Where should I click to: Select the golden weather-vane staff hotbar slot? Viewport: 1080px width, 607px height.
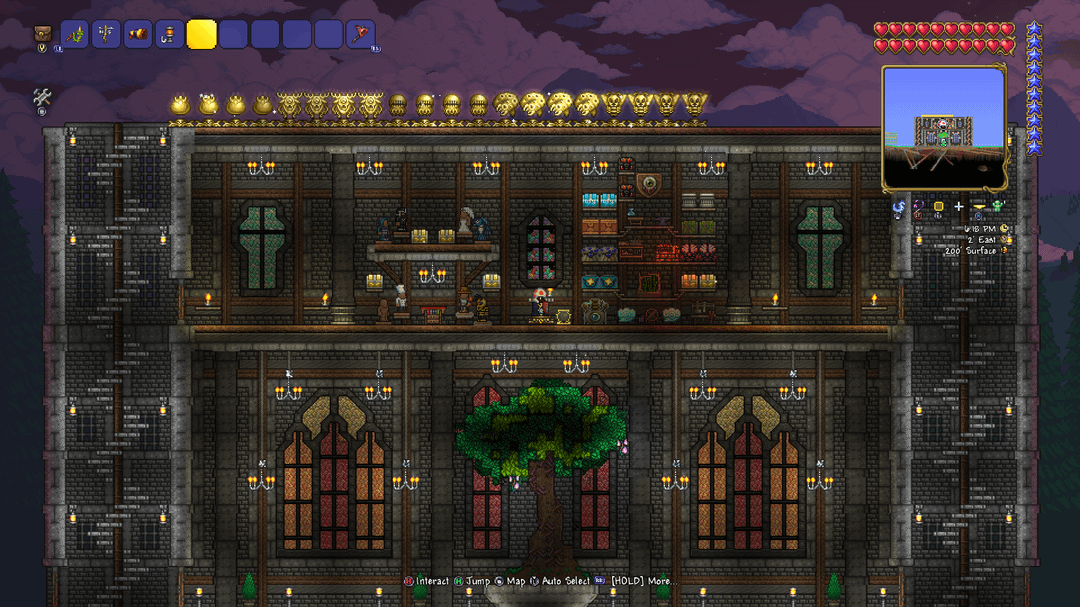106,35
